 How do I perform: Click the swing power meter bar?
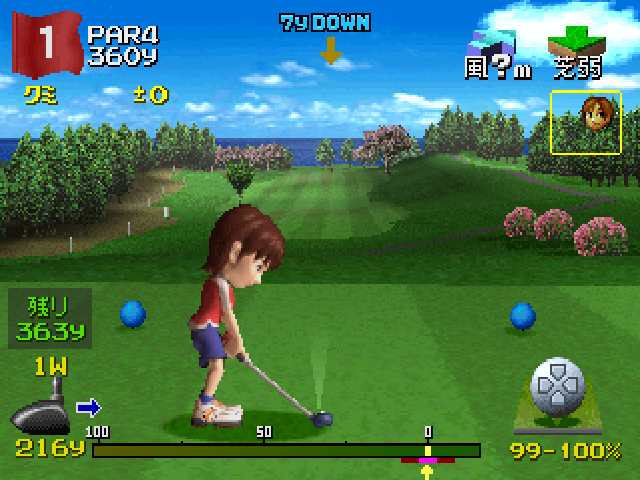click(286, 450)
